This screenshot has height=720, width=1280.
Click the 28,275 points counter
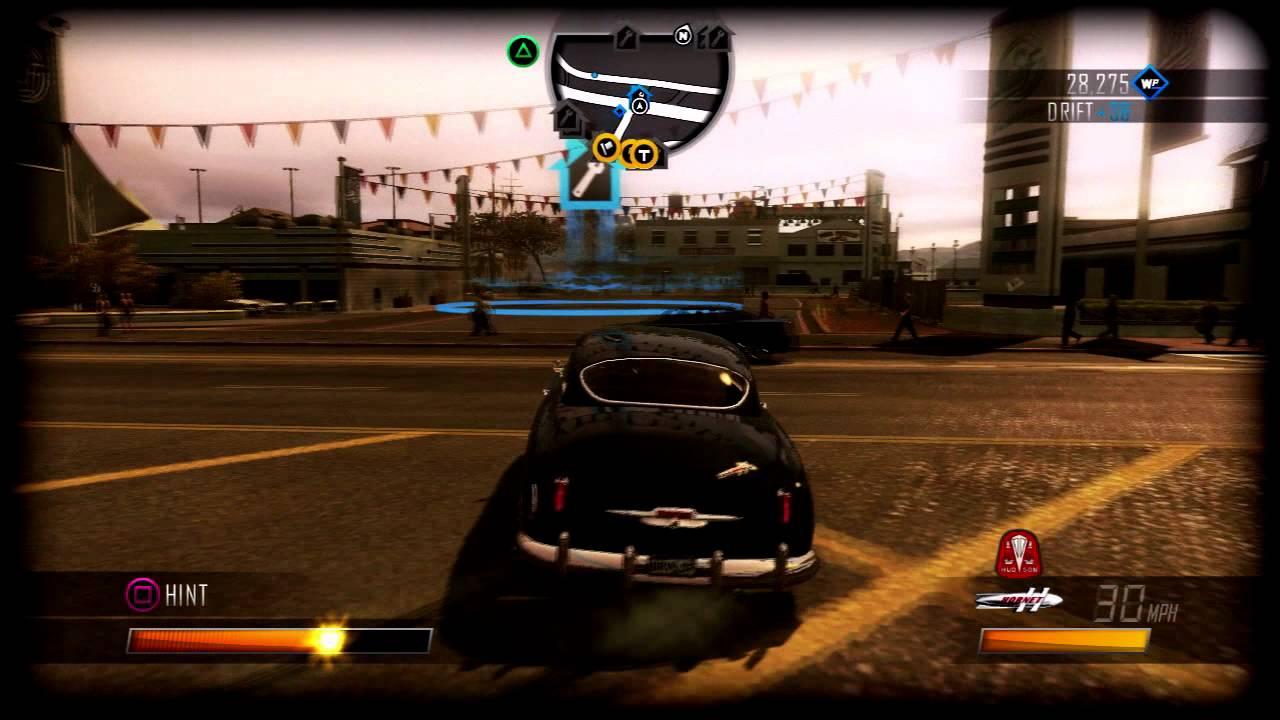(1099, 80)
